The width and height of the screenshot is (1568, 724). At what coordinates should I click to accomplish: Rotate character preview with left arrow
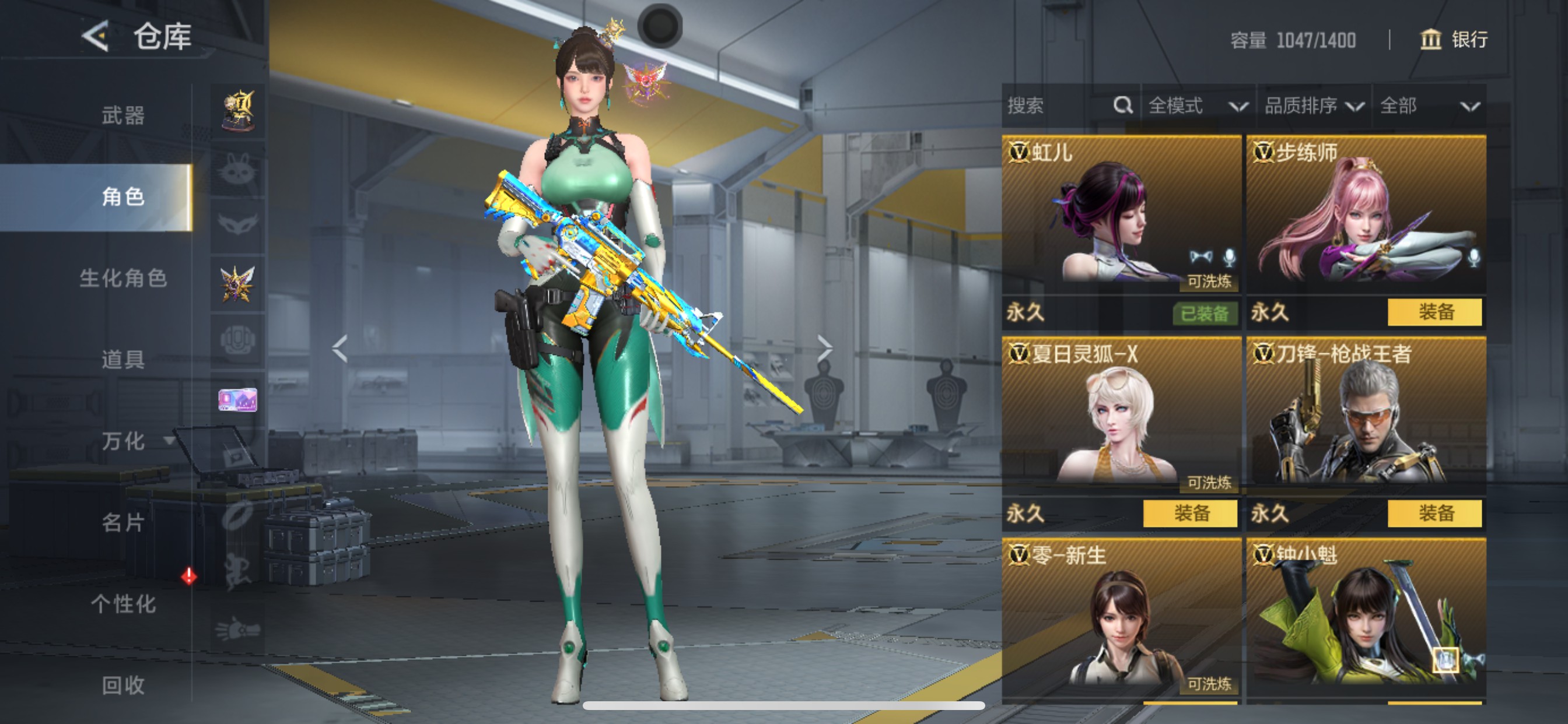(339, 348)
